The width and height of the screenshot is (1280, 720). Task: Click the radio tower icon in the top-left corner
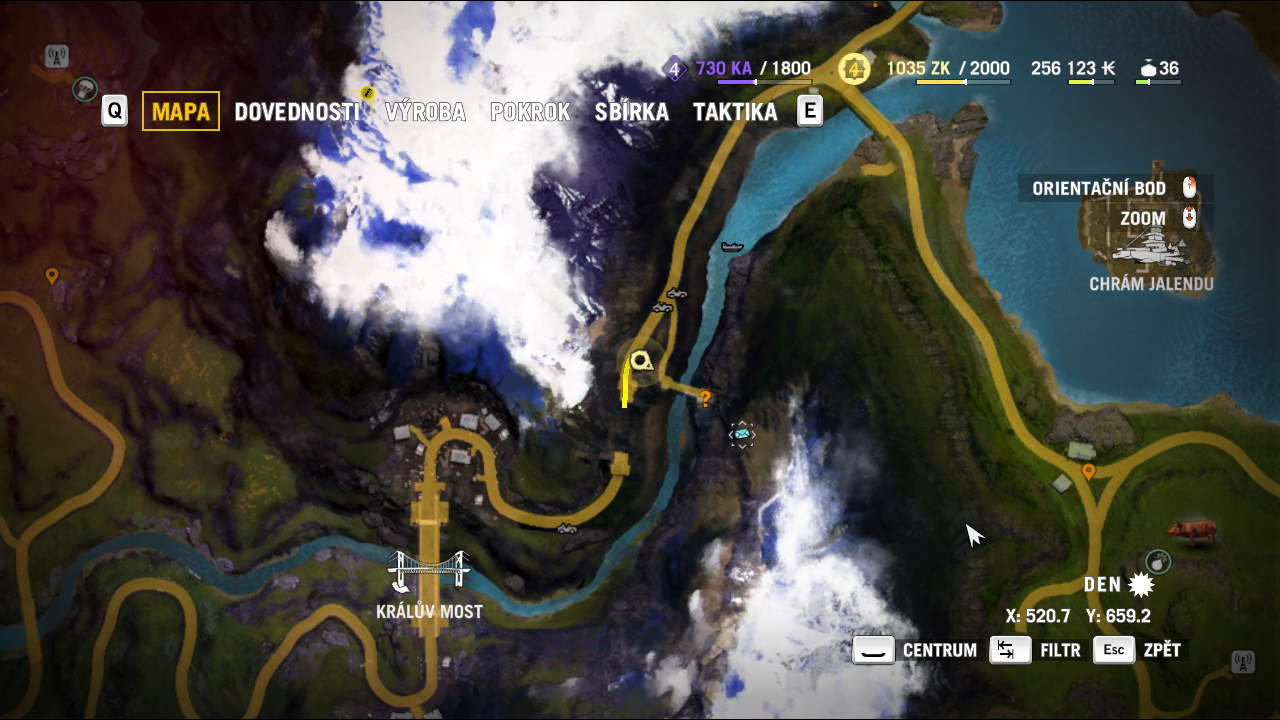tap(56, 57)
